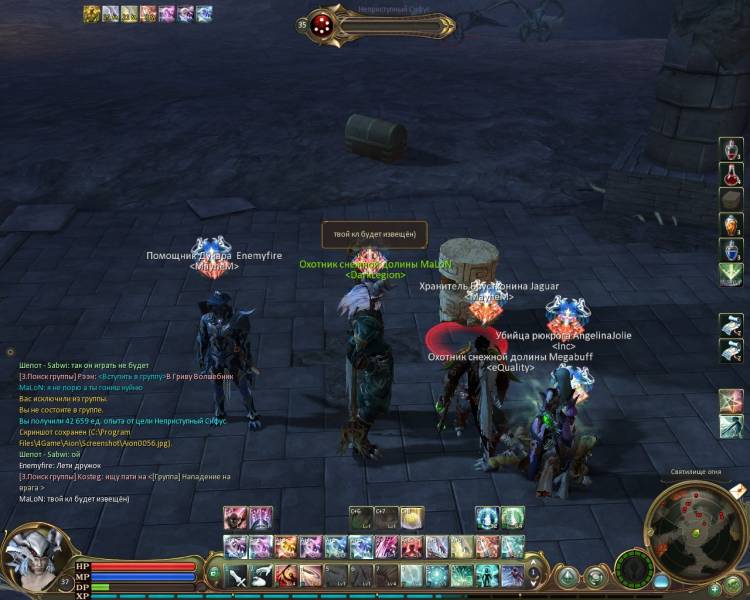Use the upper scroll item on sidebar
Screen dimensions: 750x600
732,325
